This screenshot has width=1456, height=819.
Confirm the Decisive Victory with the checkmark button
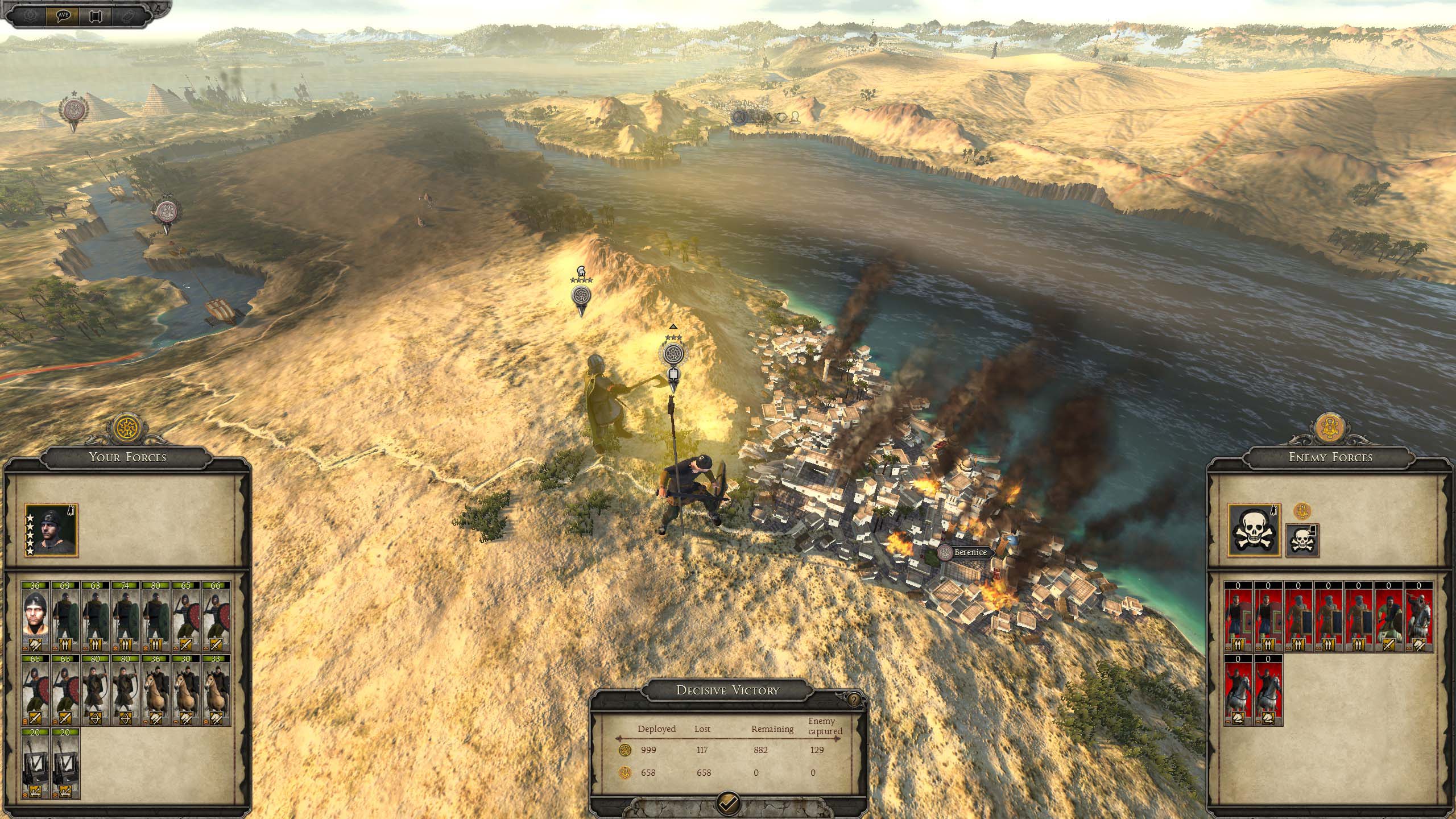(728, 803)
